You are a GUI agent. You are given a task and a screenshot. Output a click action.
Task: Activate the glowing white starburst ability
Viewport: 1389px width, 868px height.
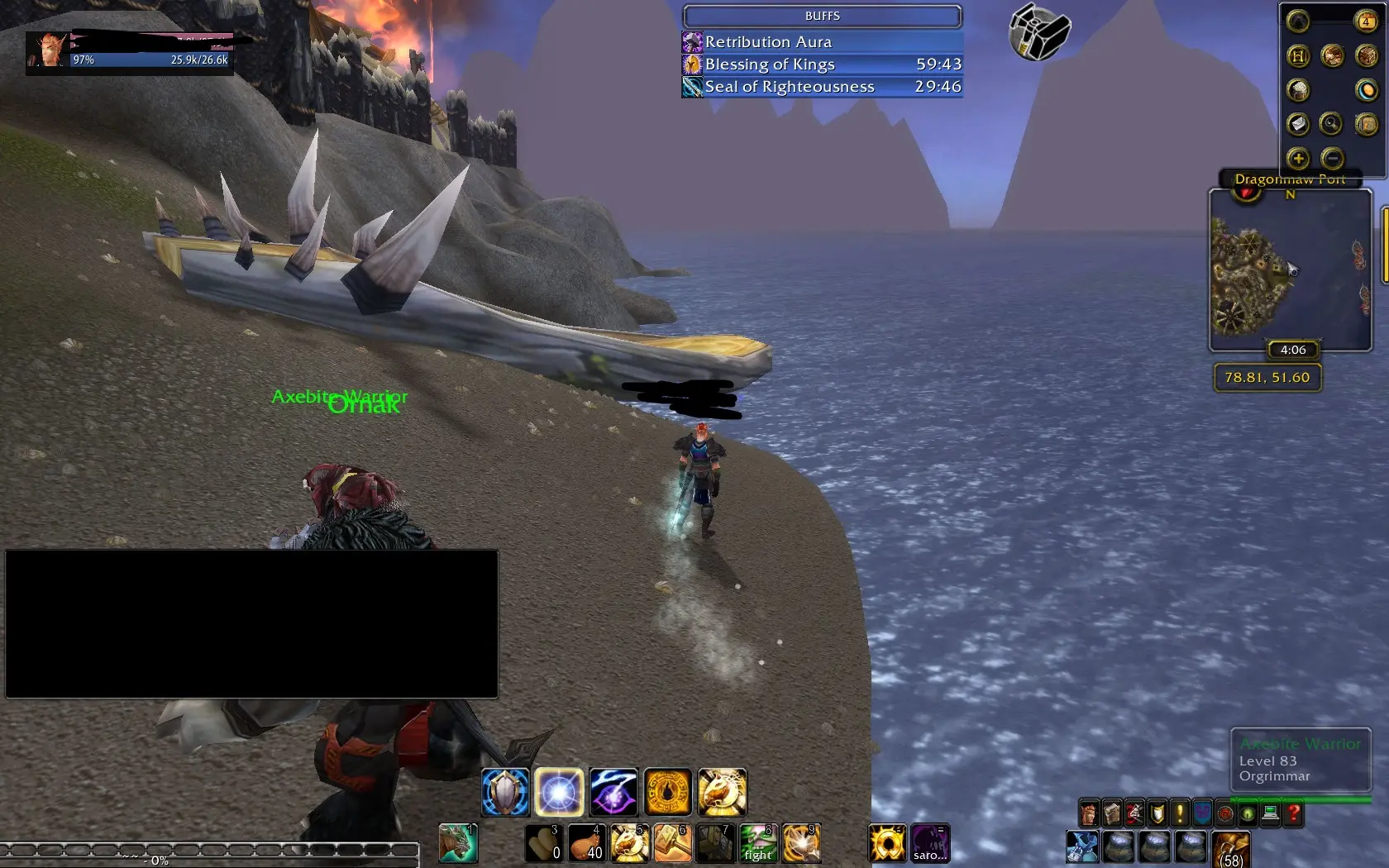click(559, 792)
